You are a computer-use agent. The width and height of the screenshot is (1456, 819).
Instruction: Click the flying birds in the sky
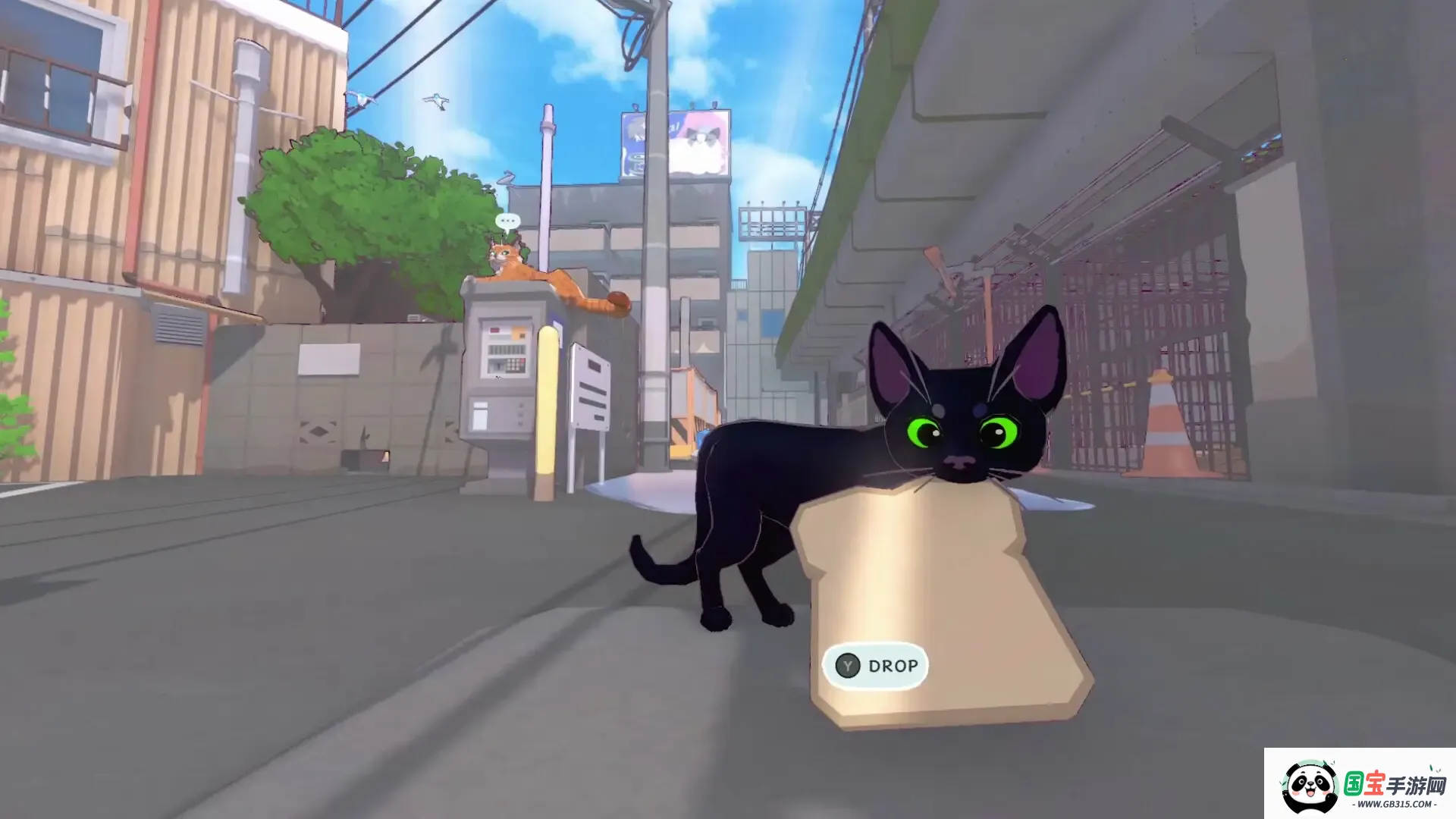pyautogui.click(x=436, y=99)
